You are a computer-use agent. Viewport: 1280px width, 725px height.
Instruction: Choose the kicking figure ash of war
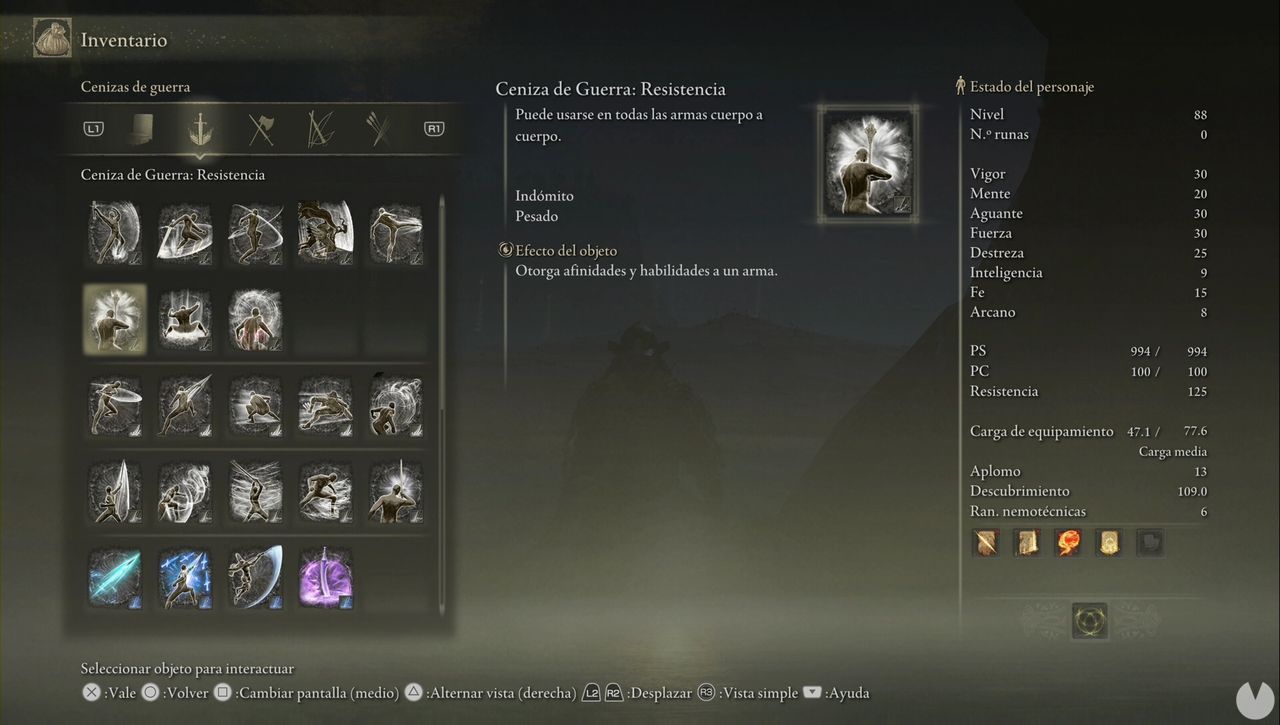coord(395,233)
